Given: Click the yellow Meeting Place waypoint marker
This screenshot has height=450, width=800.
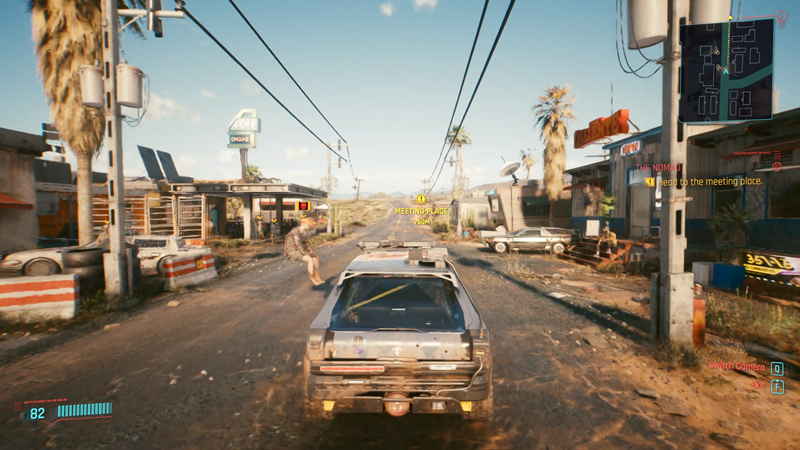Looking at the screenshot, I should pyautogui.click(x=421, y=200).
